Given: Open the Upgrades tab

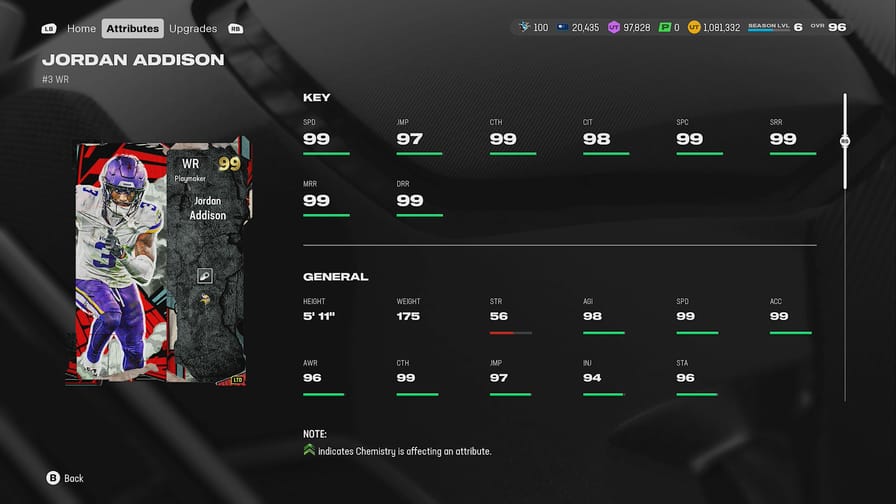Looking at the screenshot, I should click(x=193, y=28).
